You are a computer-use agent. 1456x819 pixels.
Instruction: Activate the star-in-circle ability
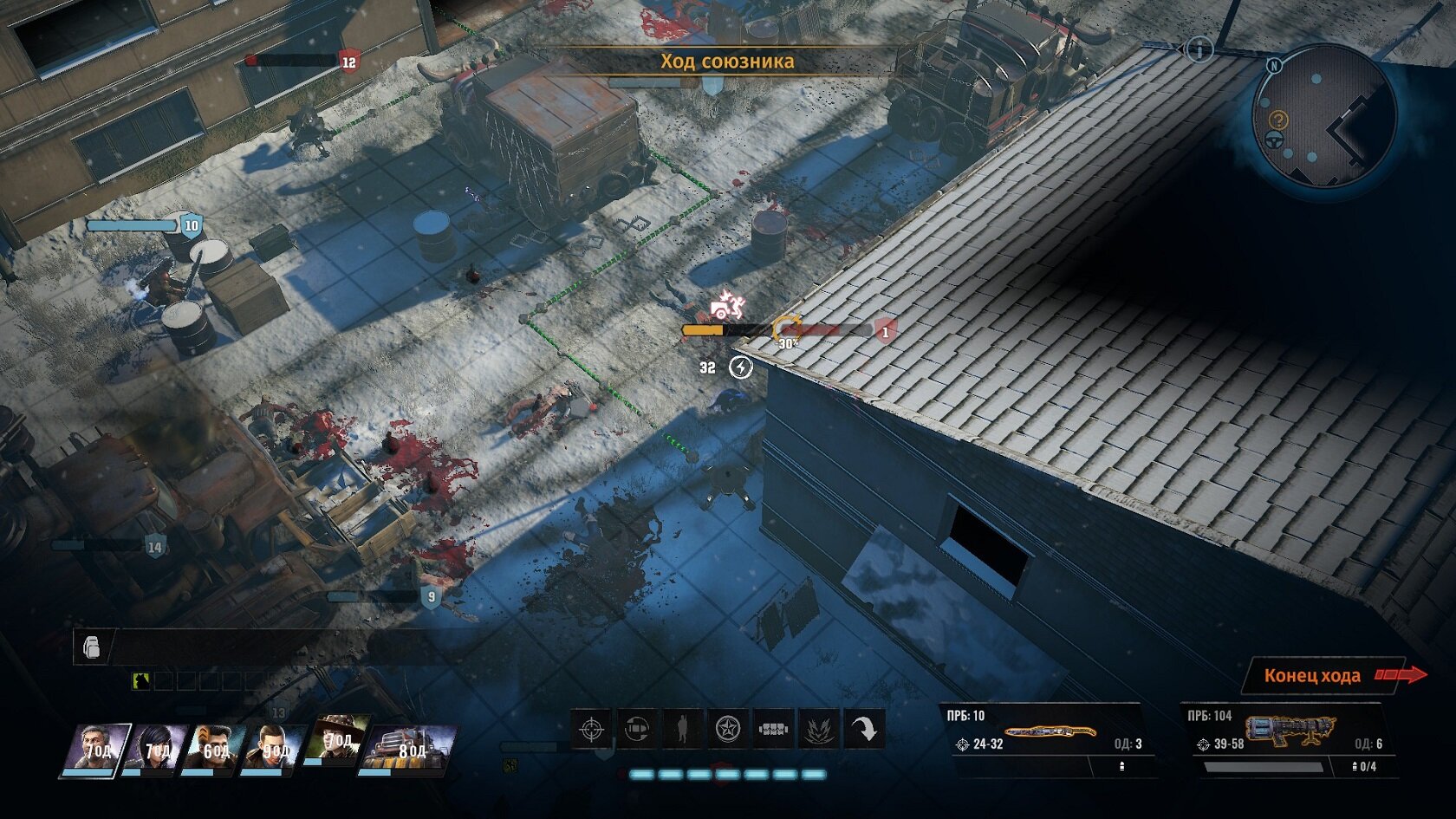coord(727,729)
